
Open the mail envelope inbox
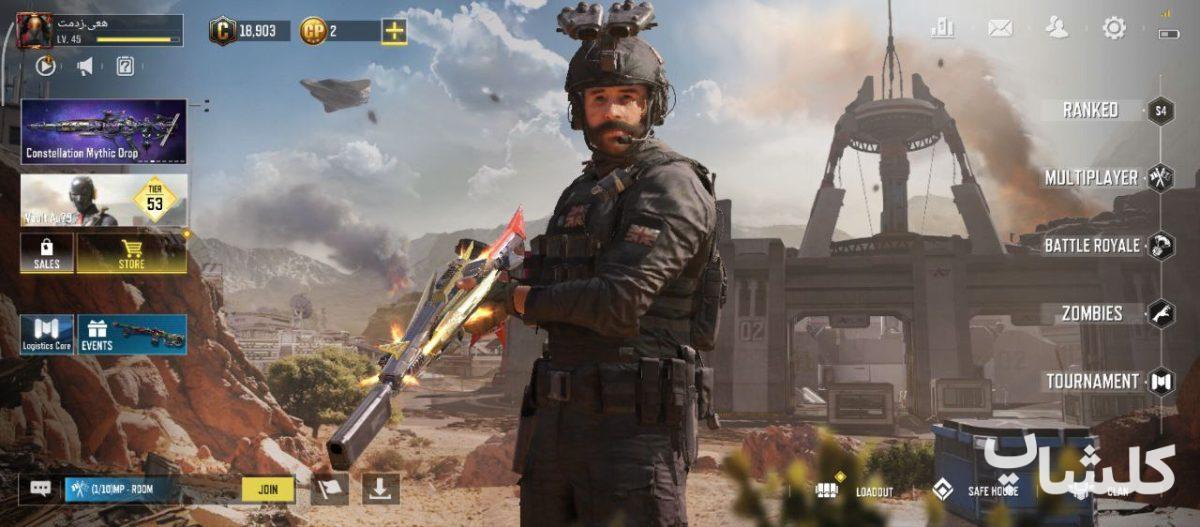[x=1000, y=28]
